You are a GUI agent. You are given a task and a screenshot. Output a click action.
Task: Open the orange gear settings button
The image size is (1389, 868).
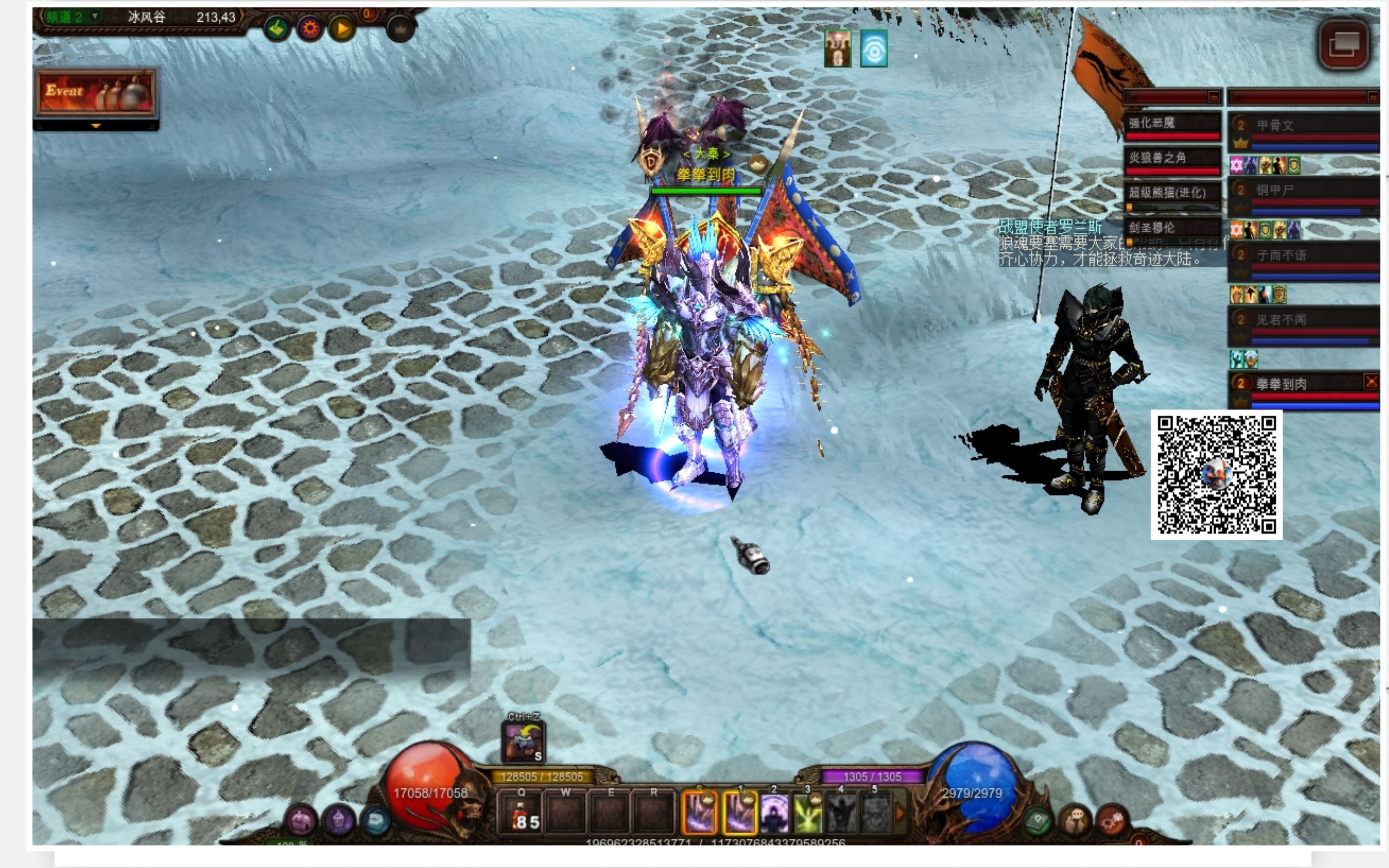[310, 28]
